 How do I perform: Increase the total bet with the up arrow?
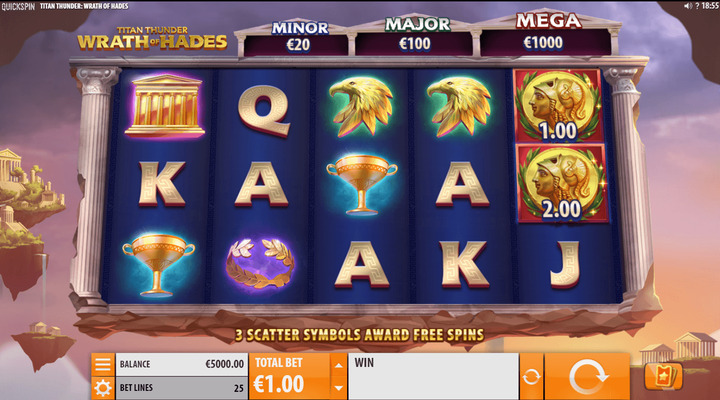click(338, 364)
